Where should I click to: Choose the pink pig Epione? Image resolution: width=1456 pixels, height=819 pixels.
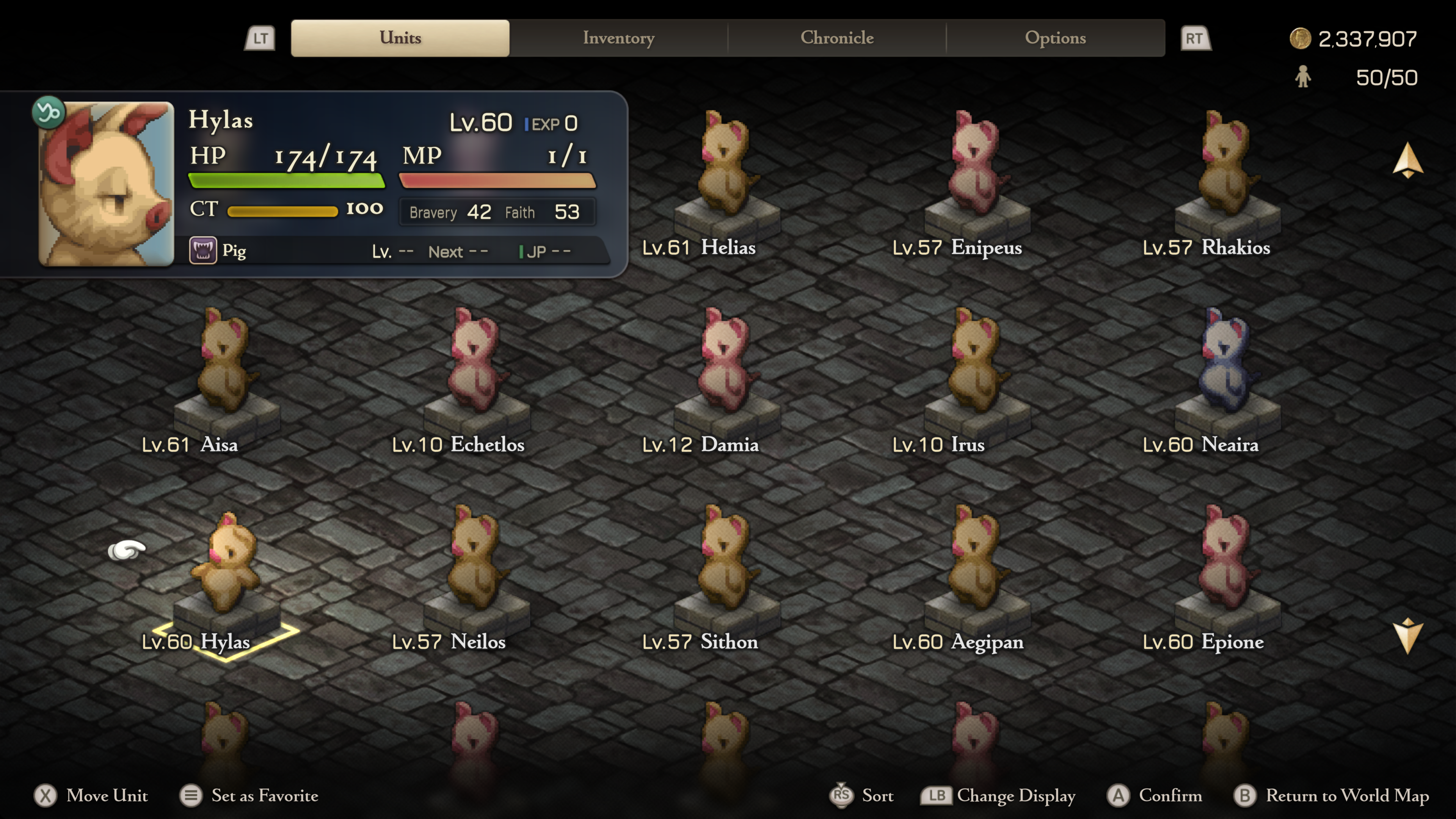1227,565
